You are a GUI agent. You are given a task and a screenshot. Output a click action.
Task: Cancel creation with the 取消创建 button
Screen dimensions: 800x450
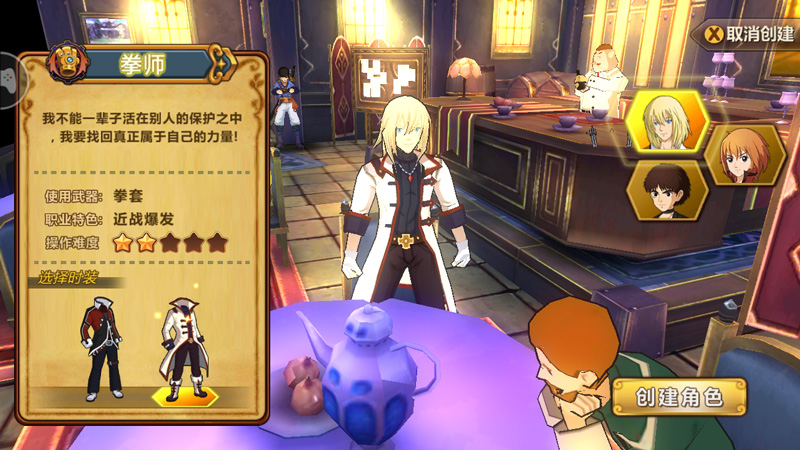point(750,33)
